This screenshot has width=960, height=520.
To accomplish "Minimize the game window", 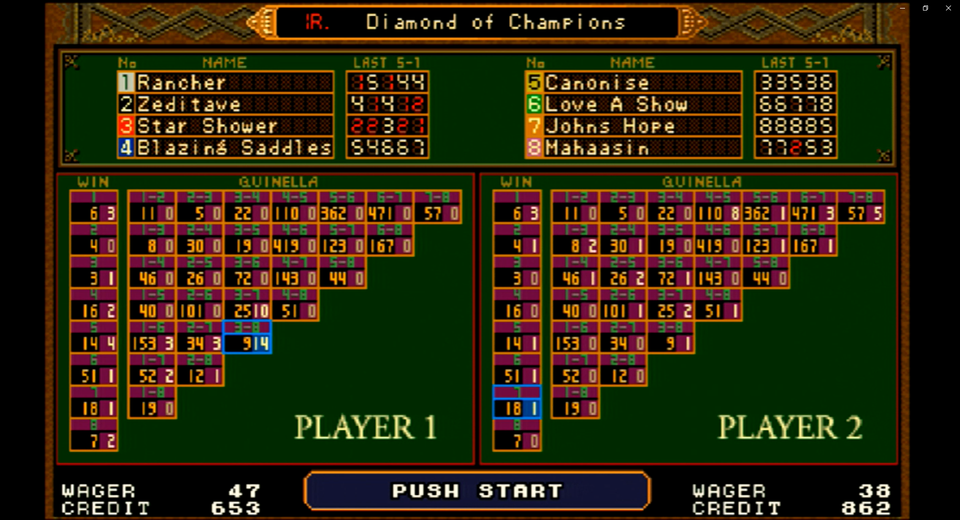I will 902,8.
